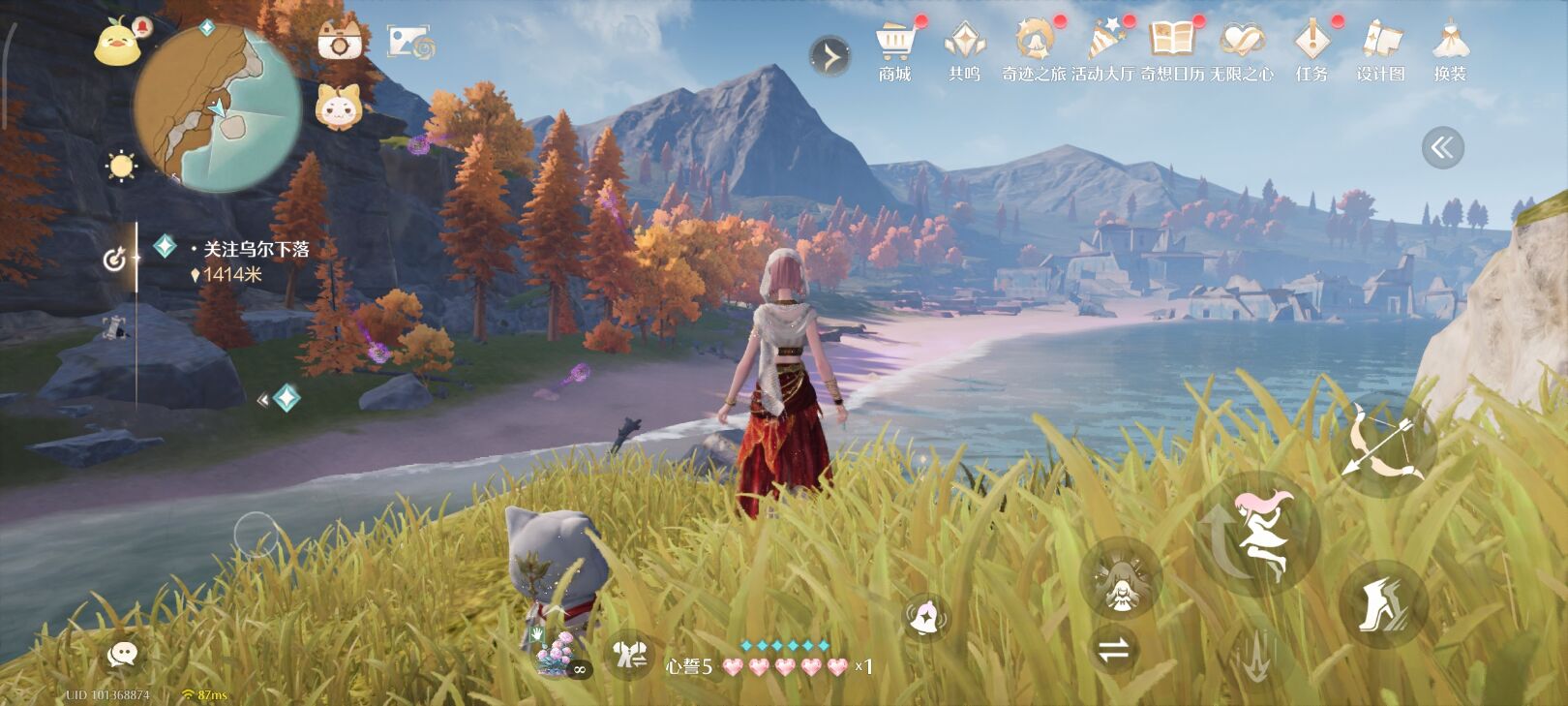This screenshot has height=706, width=1568.
Task: Open the chat bubble icon
Action: [x=122, y=655]
